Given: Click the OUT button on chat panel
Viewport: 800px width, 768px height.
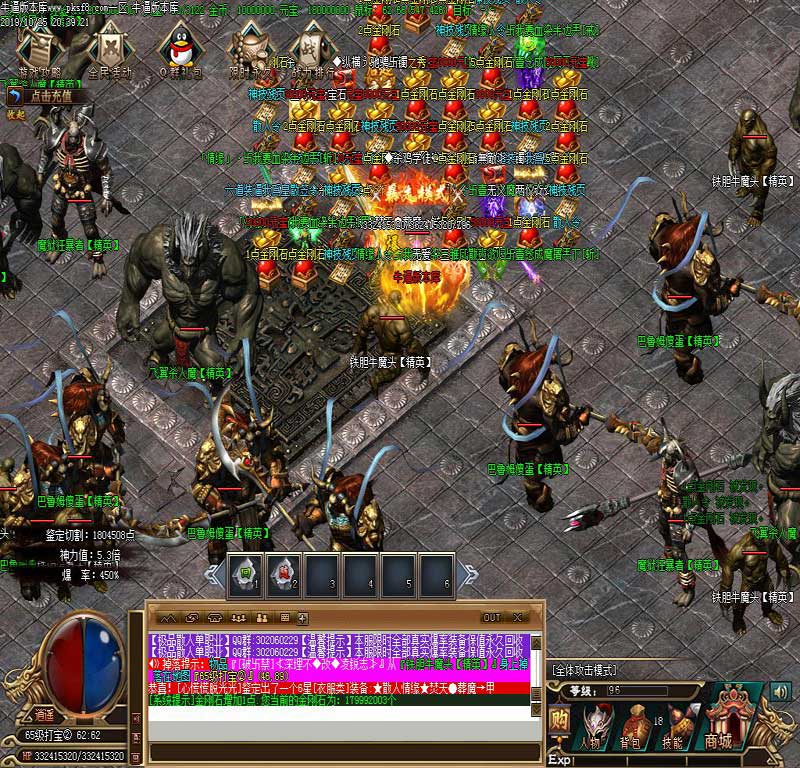Looking at the screenshot, I should [492, 617].
